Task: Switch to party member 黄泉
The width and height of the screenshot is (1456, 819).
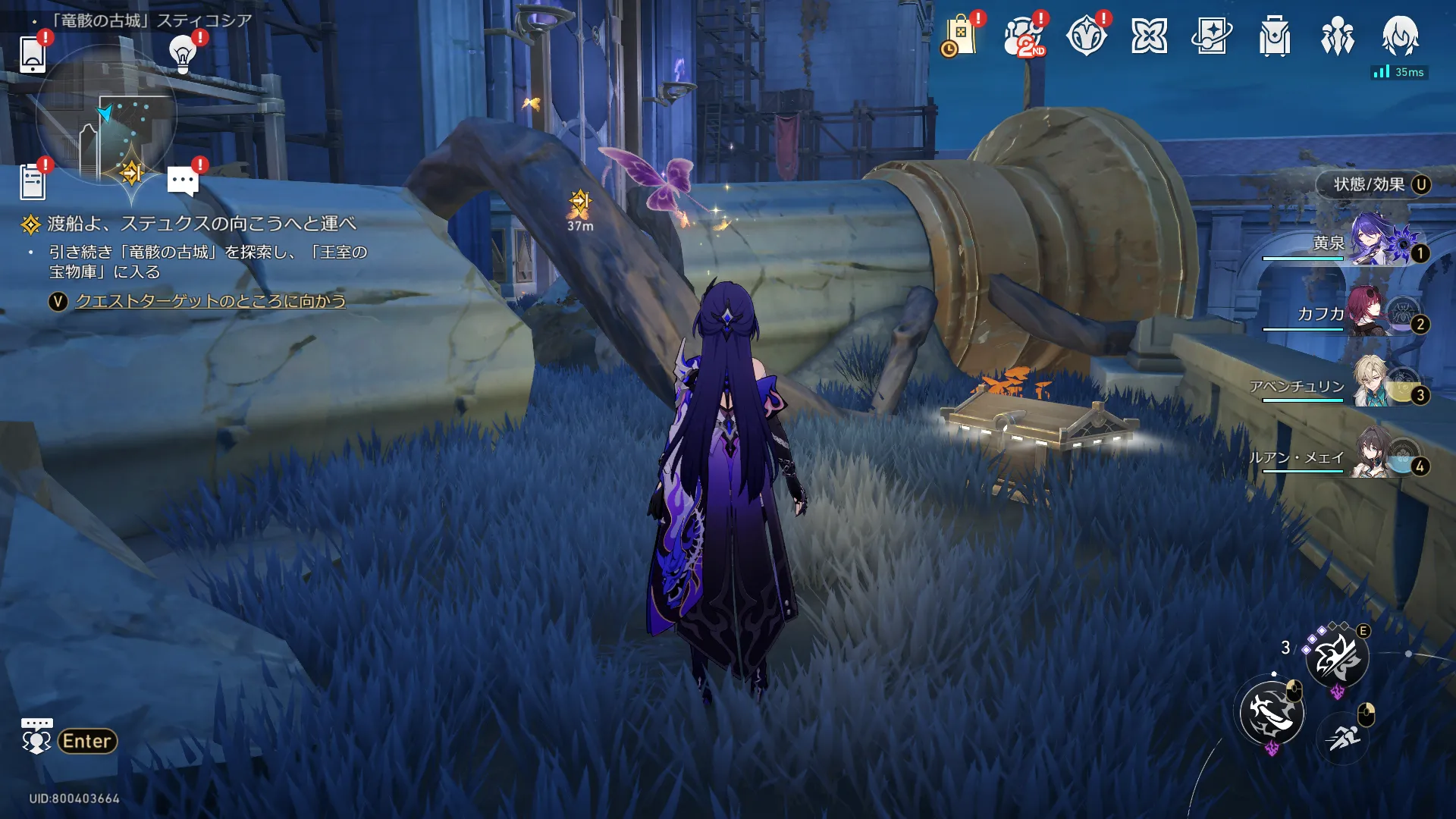Action: [1374, 241]
